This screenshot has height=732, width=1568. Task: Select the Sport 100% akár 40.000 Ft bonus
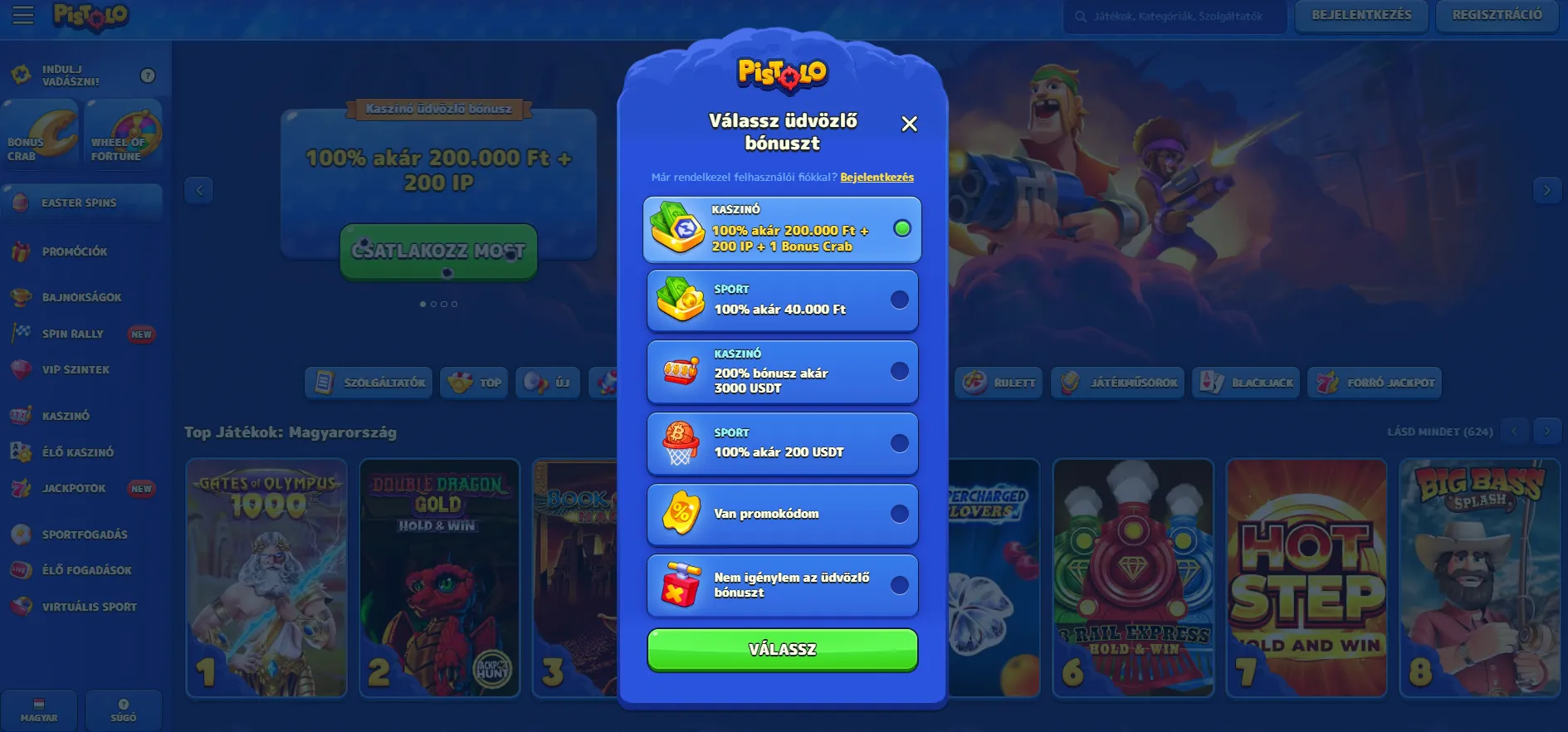[x=781, y=300]
